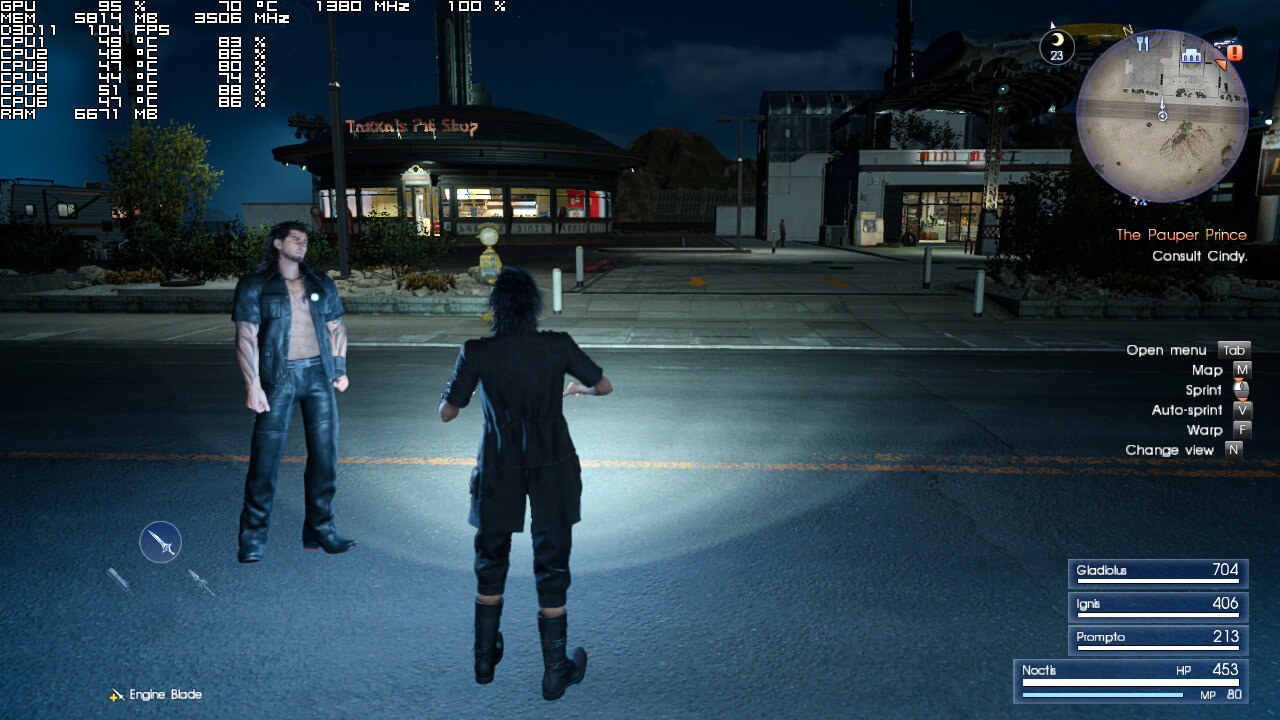Image resolution: width=1280 pixels, height=720 pixels.
Task: Select the highlighted Engine Blade weapon slot
Action: (x=160, y=542)
